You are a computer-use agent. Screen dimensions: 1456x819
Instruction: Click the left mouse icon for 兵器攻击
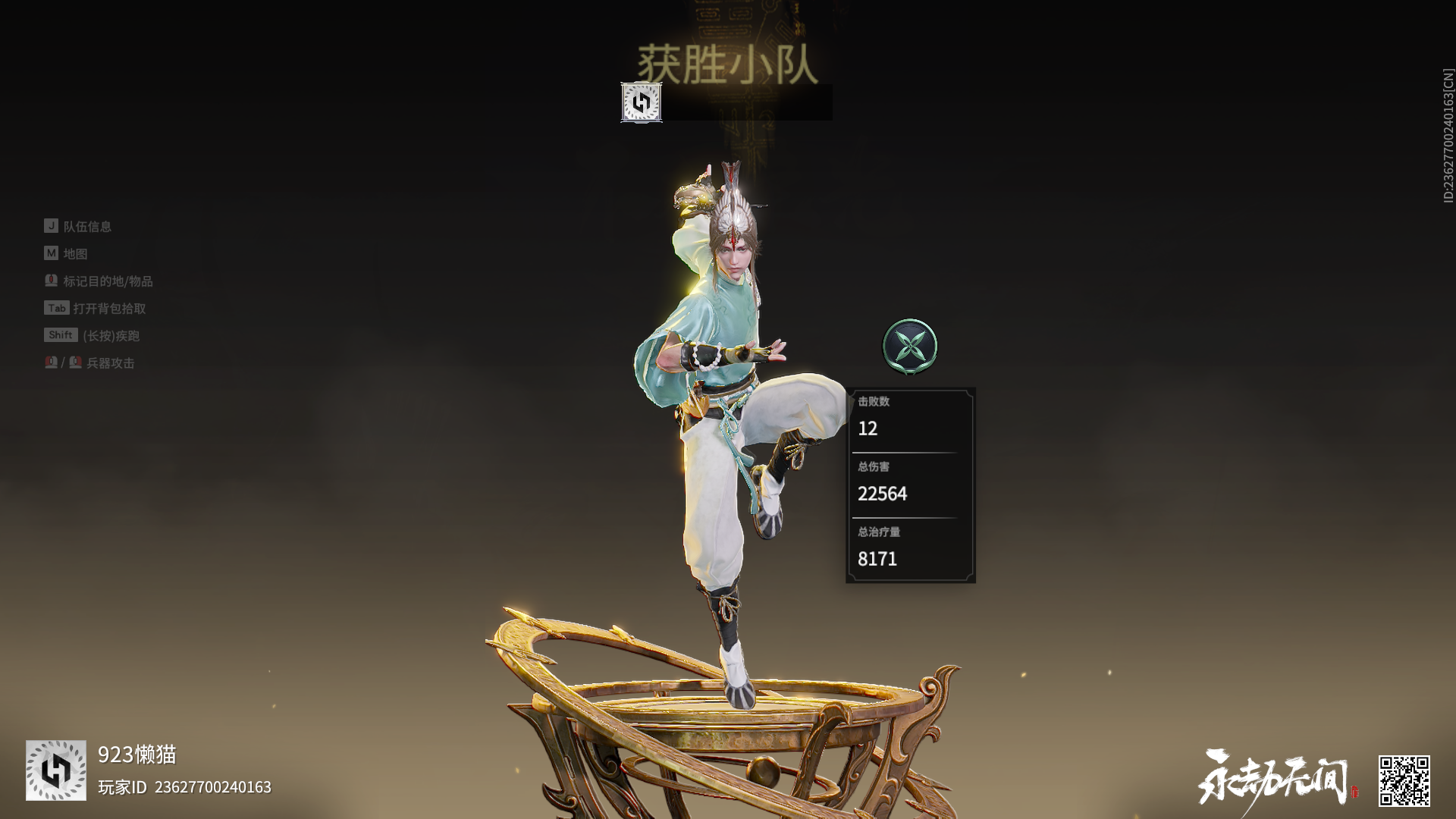pos(50,363)
